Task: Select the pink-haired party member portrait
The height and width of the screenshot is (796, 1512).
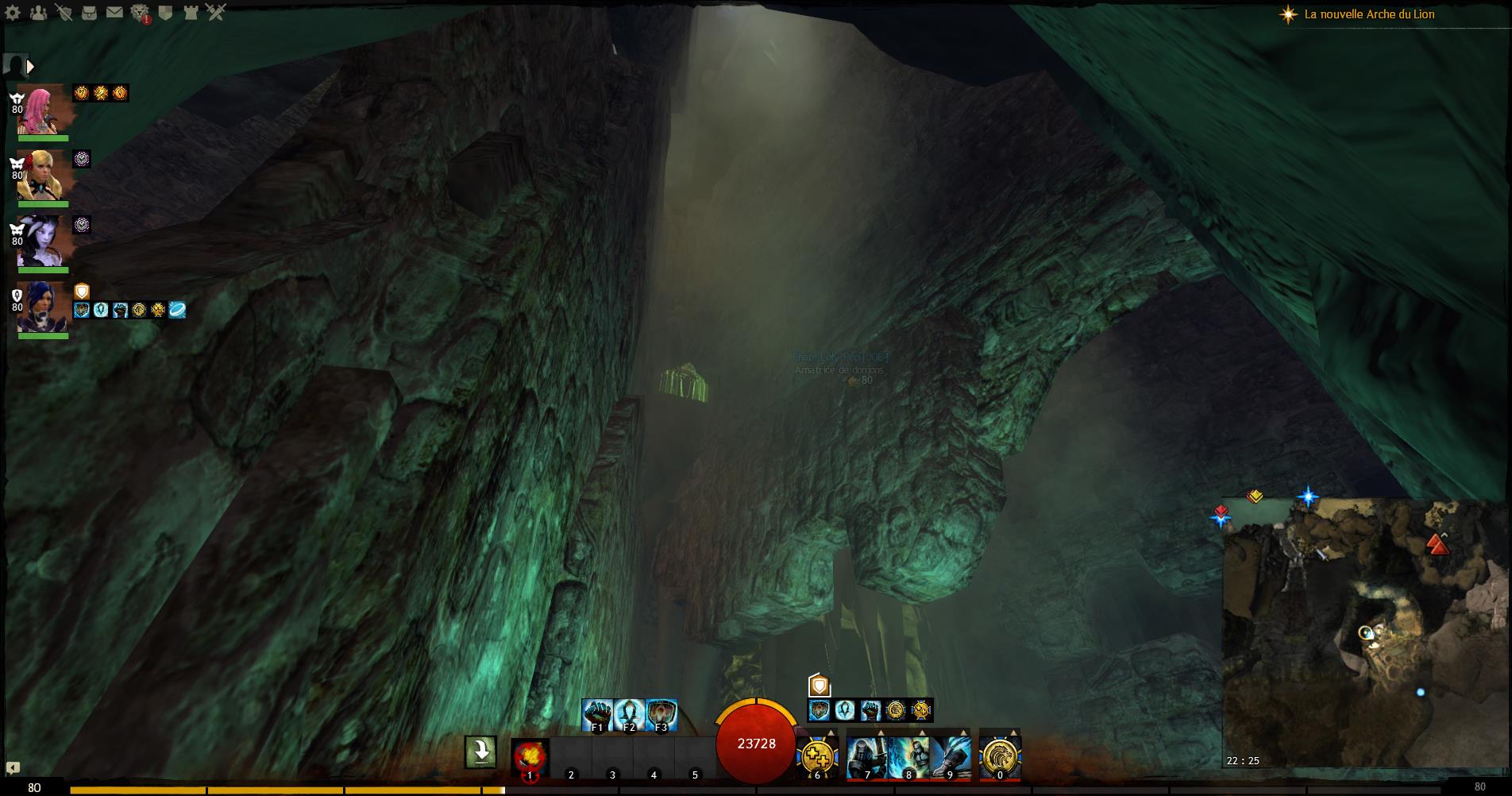Action: tap(41, 110)
